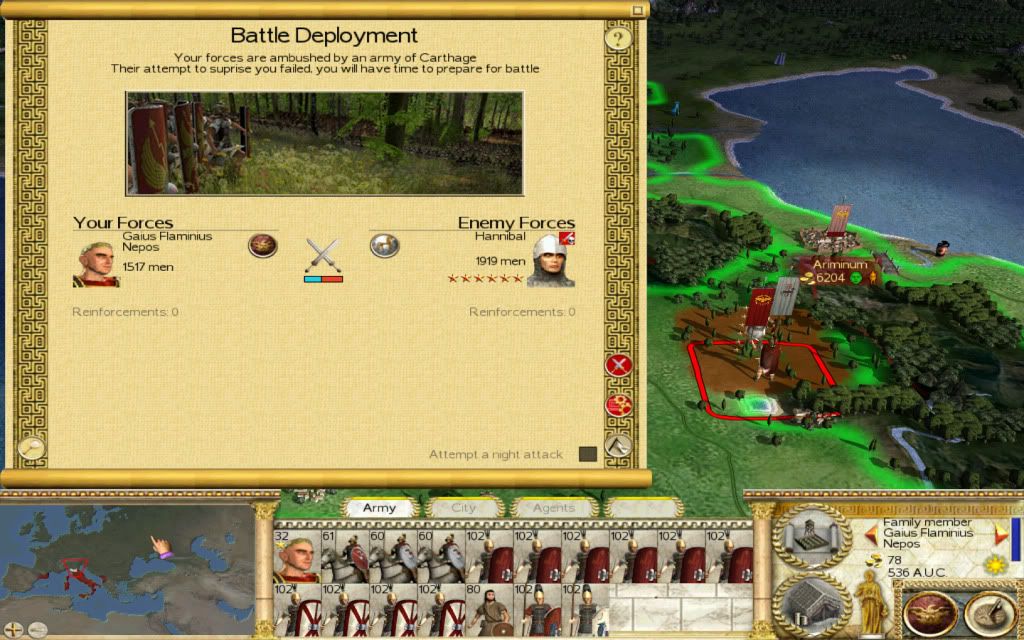Toggle the night attack checkbox

point(587,454)
